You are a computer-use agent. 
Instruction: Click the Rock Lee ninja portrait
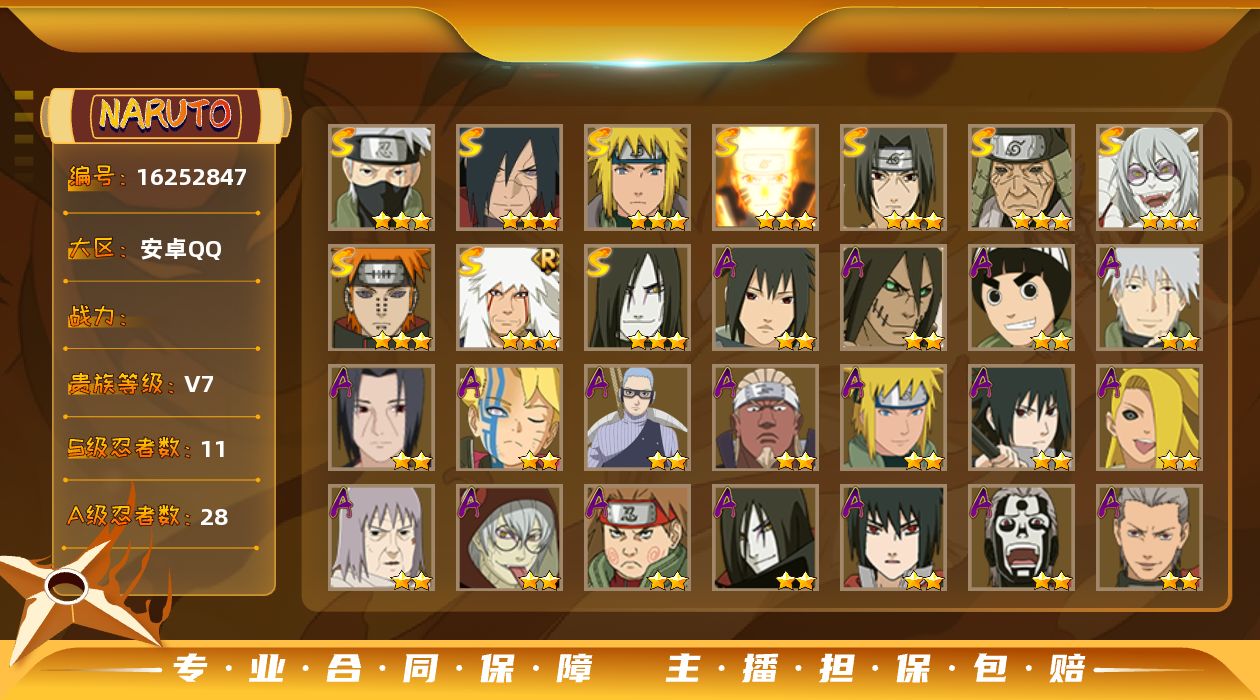point(1022,298)
